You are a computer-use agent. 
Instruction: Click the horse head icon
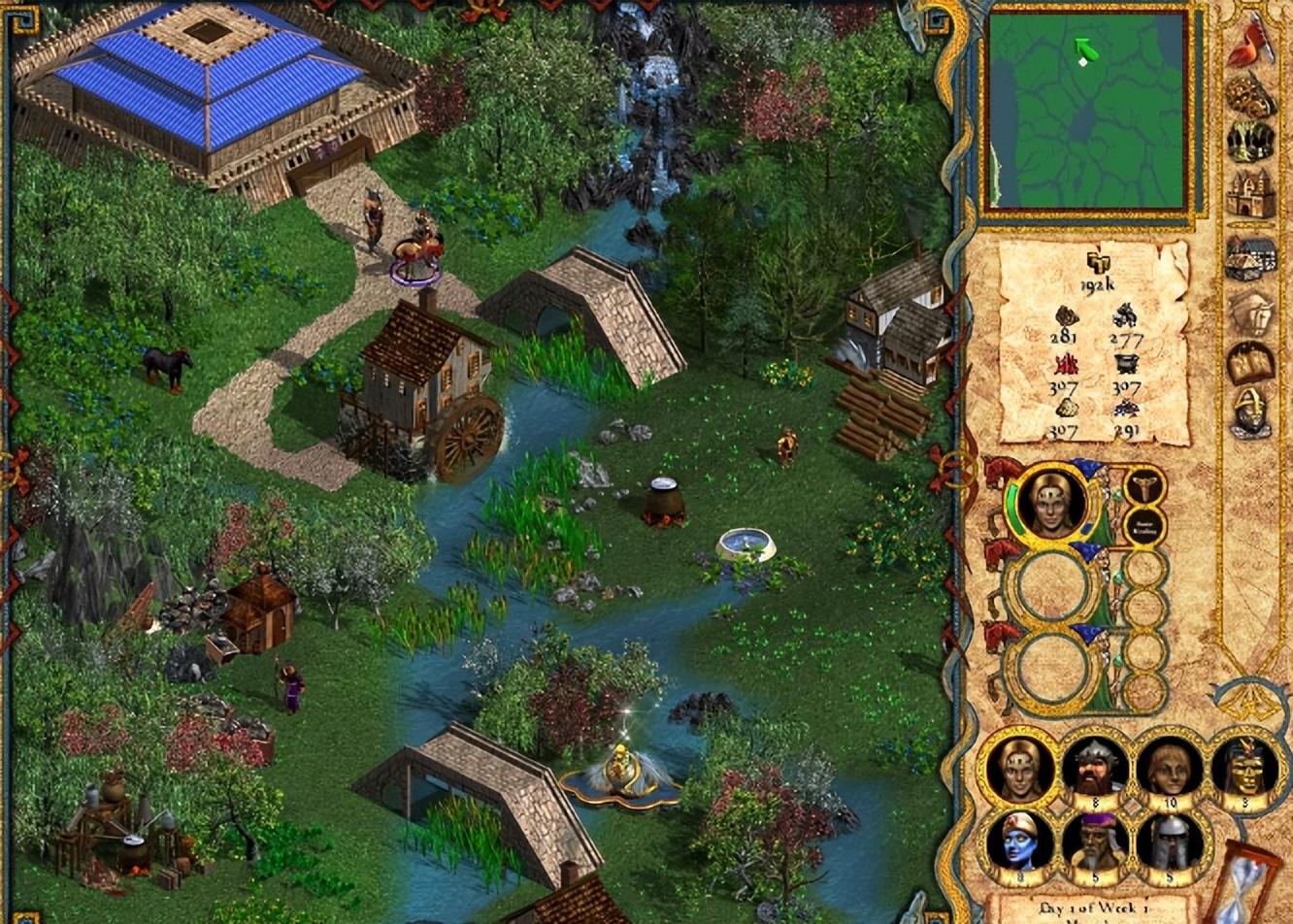pos(1249,313)
